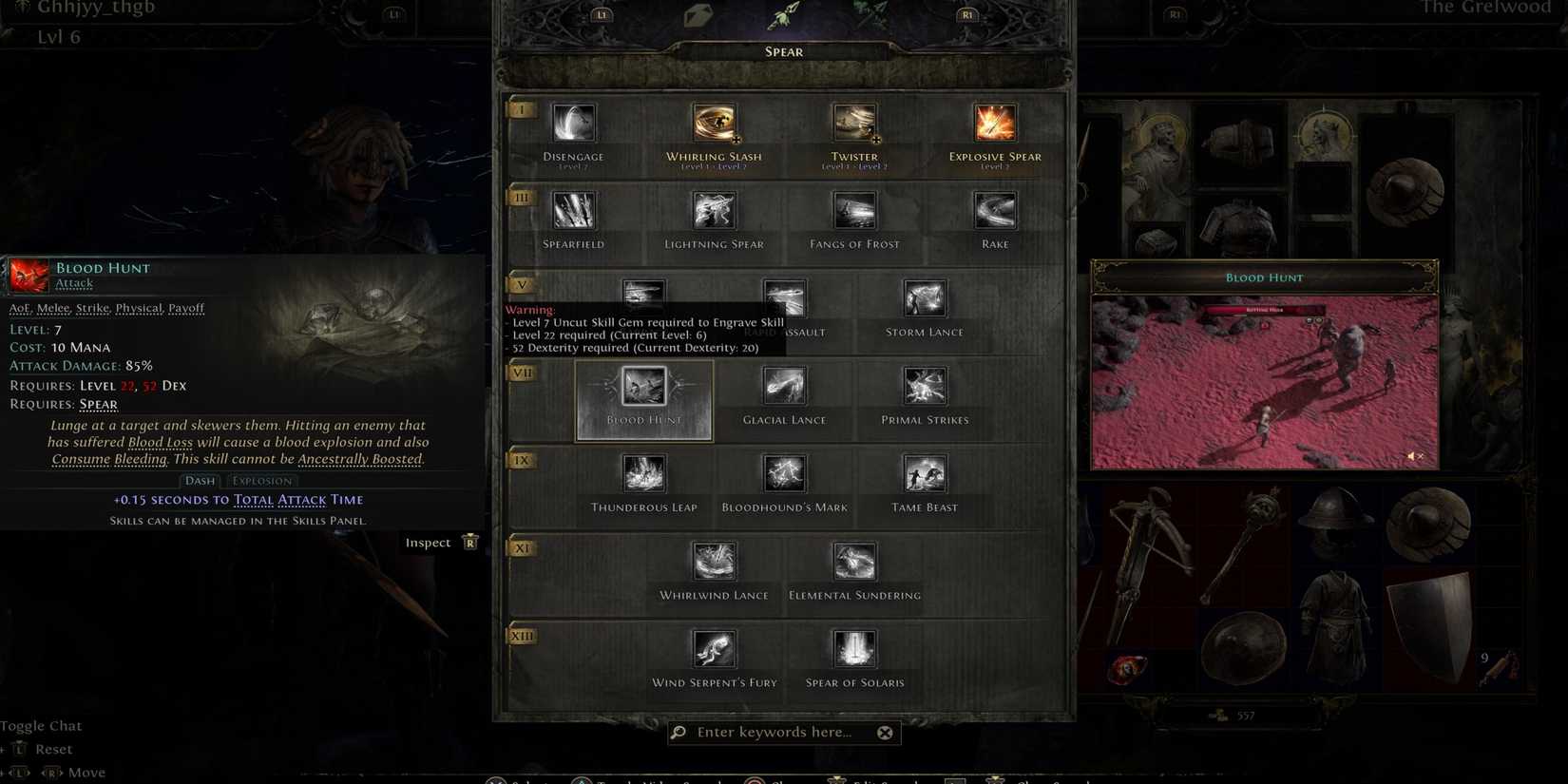
Task: Select the Explosive Spear skill gem
Action: click(x=994, y=122)
